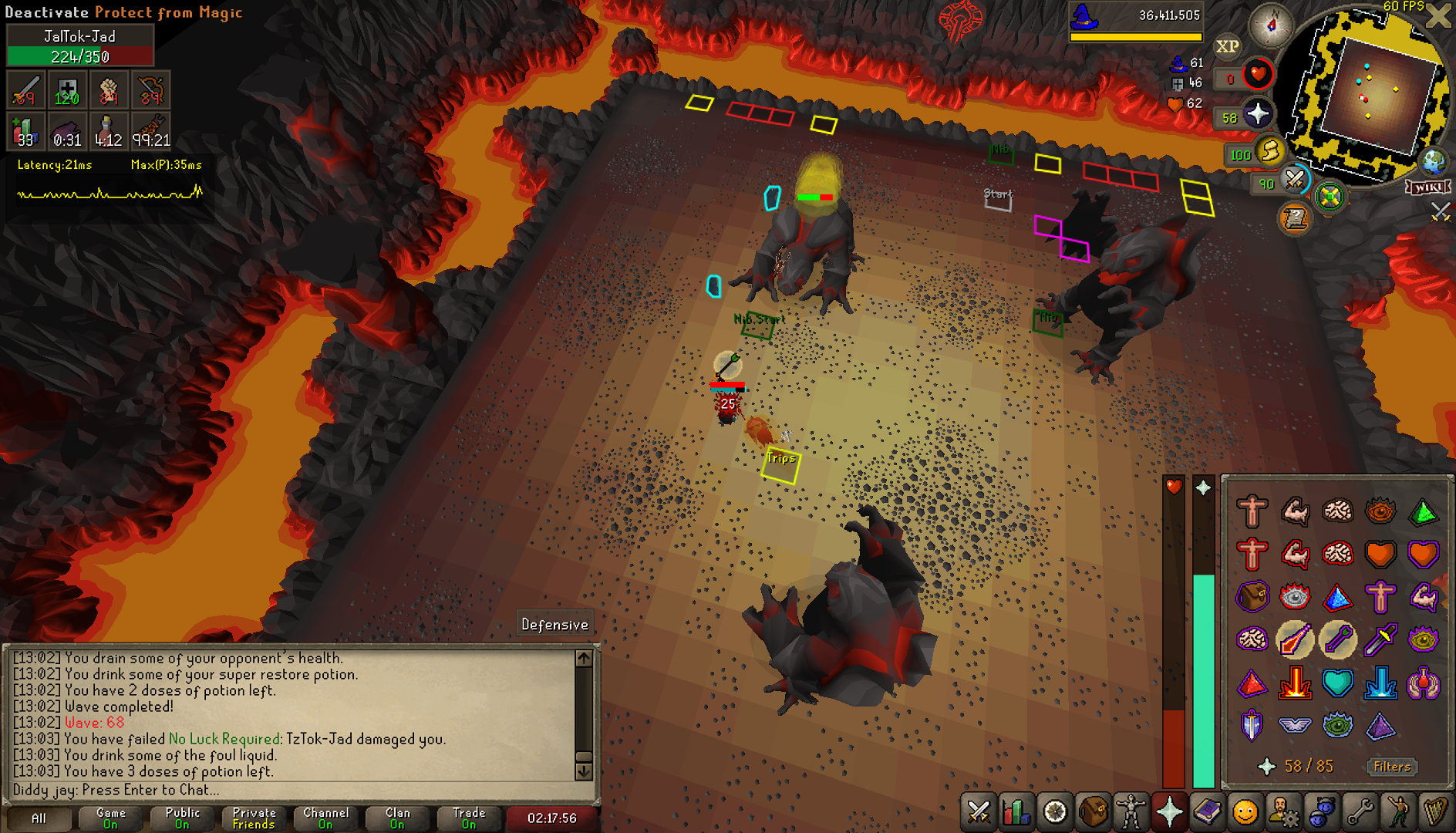Click the compass to face north
The image size is (1456, 833).
click(x=1271, y=25)
